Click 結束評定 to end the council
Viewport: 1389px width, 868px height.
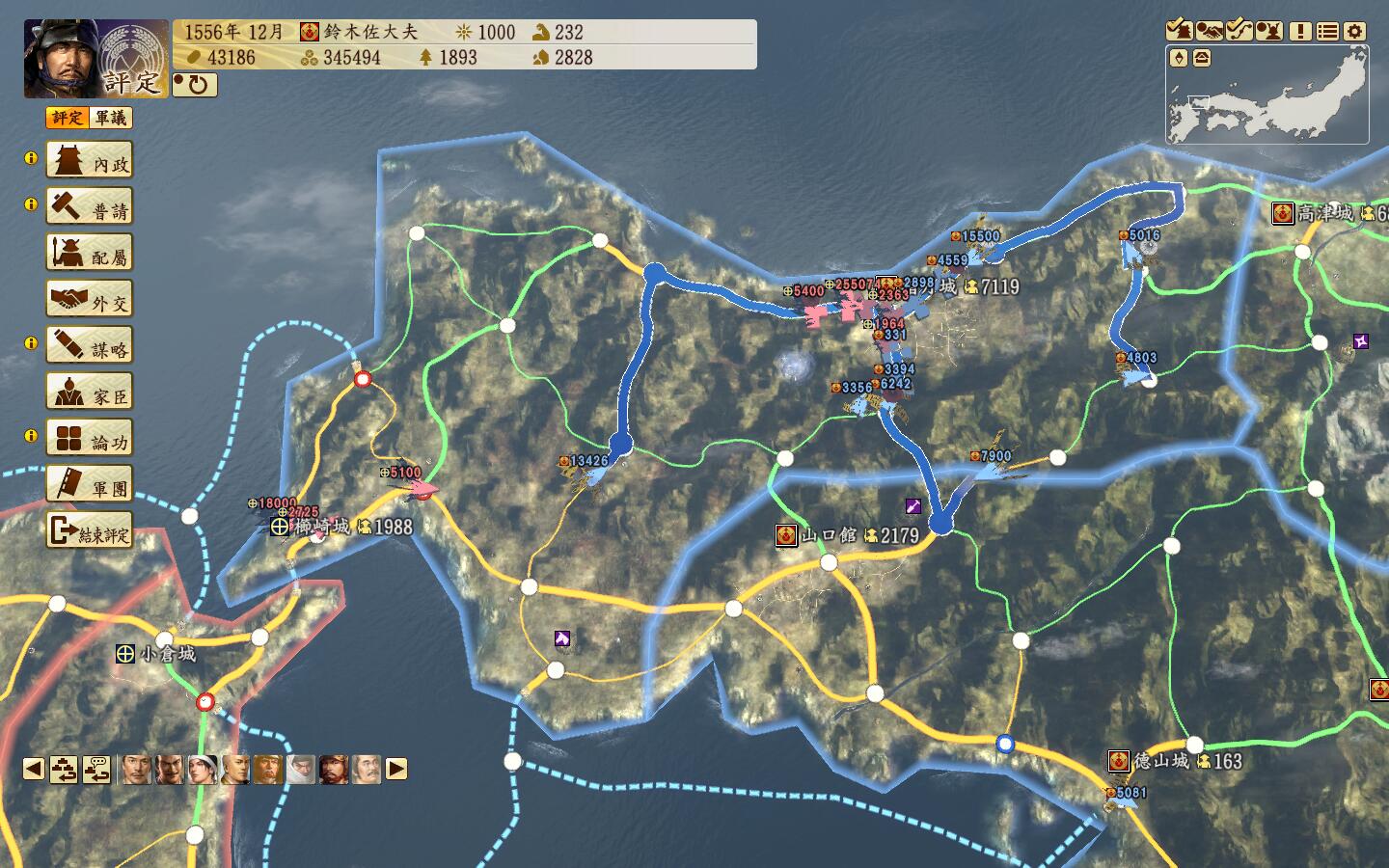pyautogui.click(x=90, y=531)
